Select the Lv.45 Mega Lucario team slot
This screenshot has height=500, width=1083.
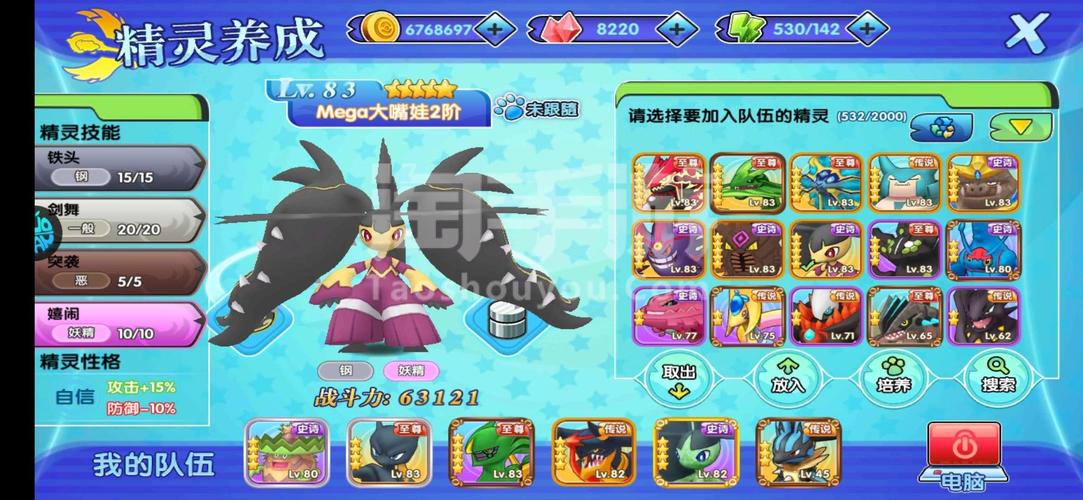coord(798,453)
